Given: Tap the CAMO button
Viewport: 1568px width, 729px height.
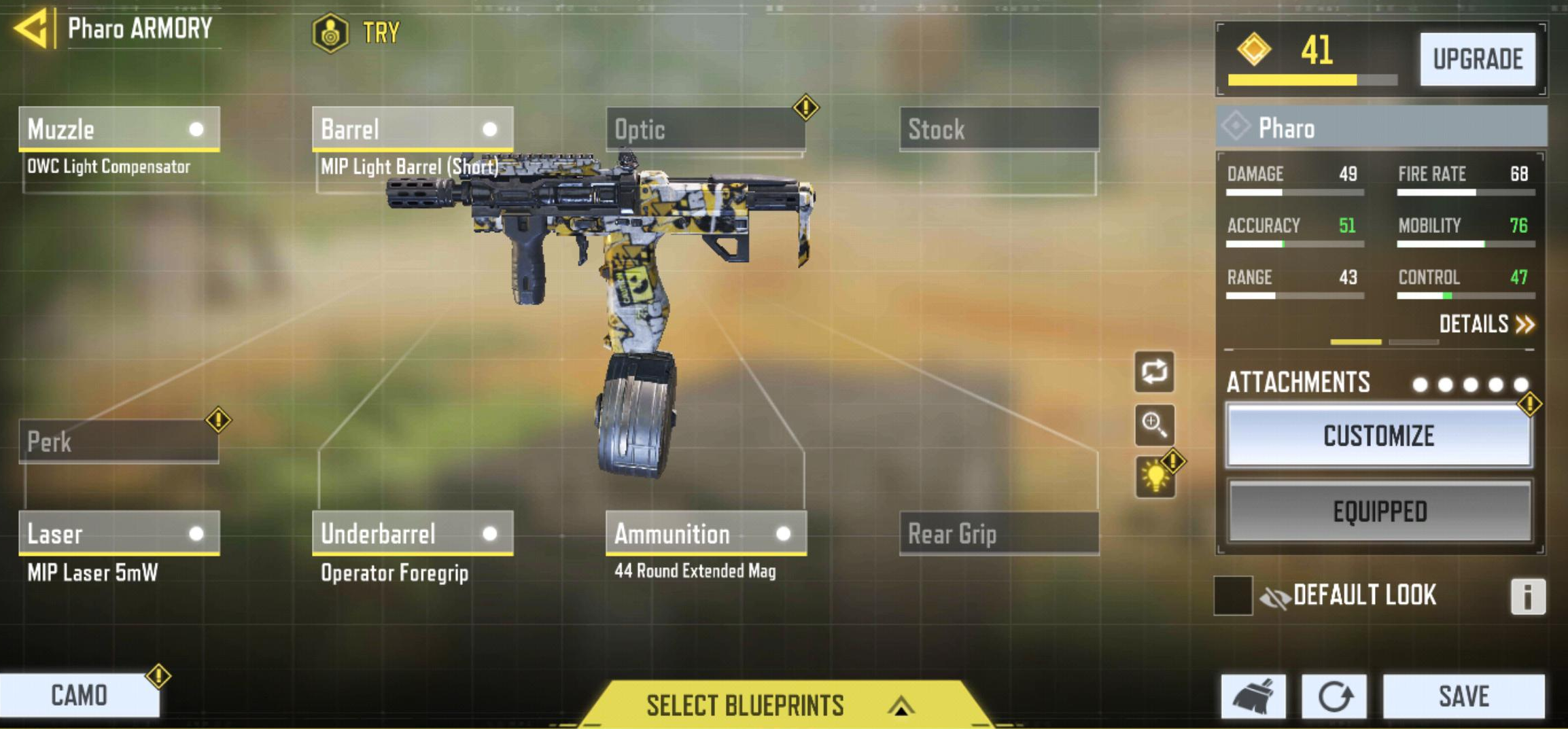Looking at the screenshot, I should pos(79,696).
